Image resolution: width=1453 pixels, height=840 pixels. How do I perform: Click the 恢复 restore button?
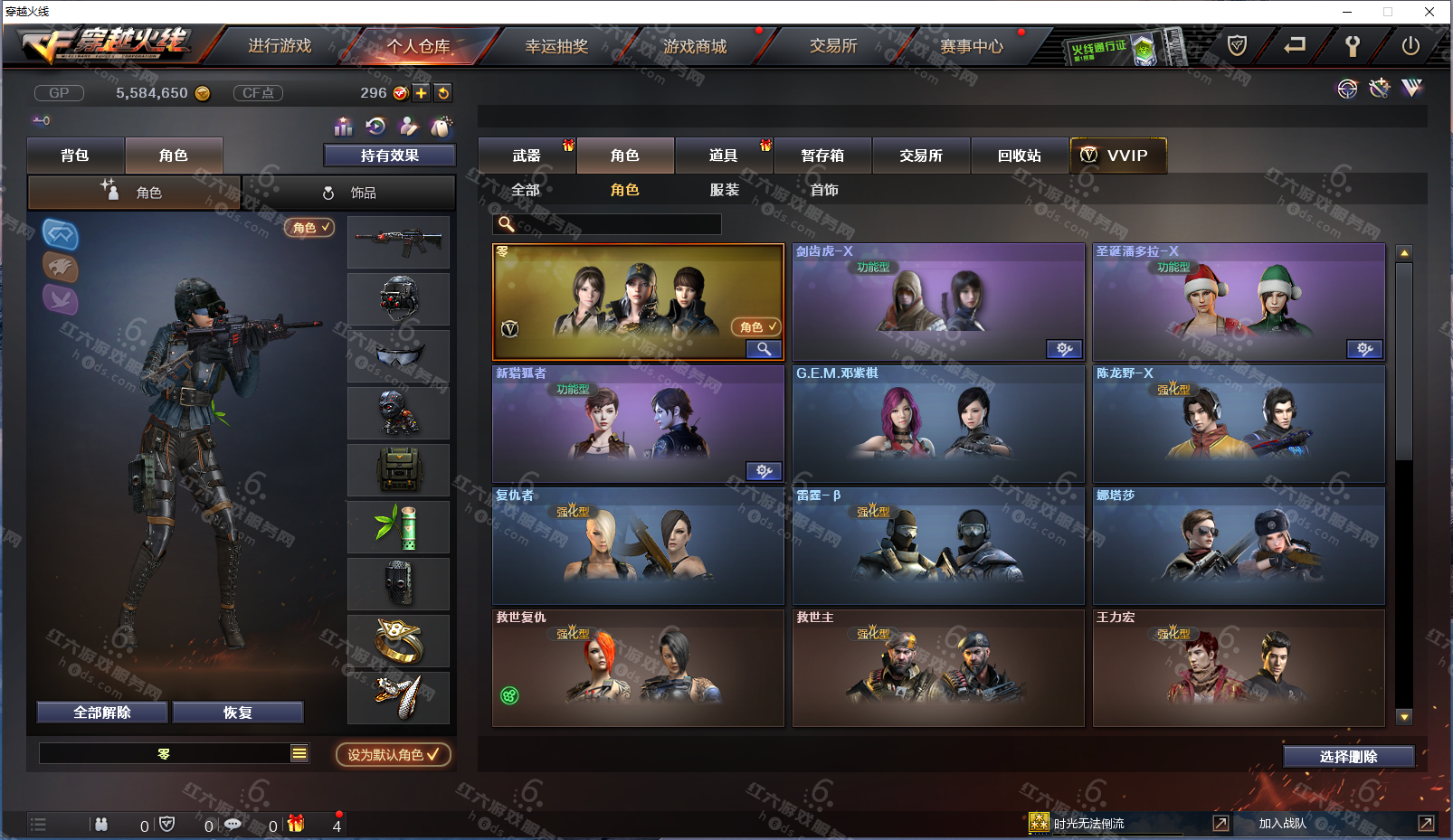pos(238,713)
